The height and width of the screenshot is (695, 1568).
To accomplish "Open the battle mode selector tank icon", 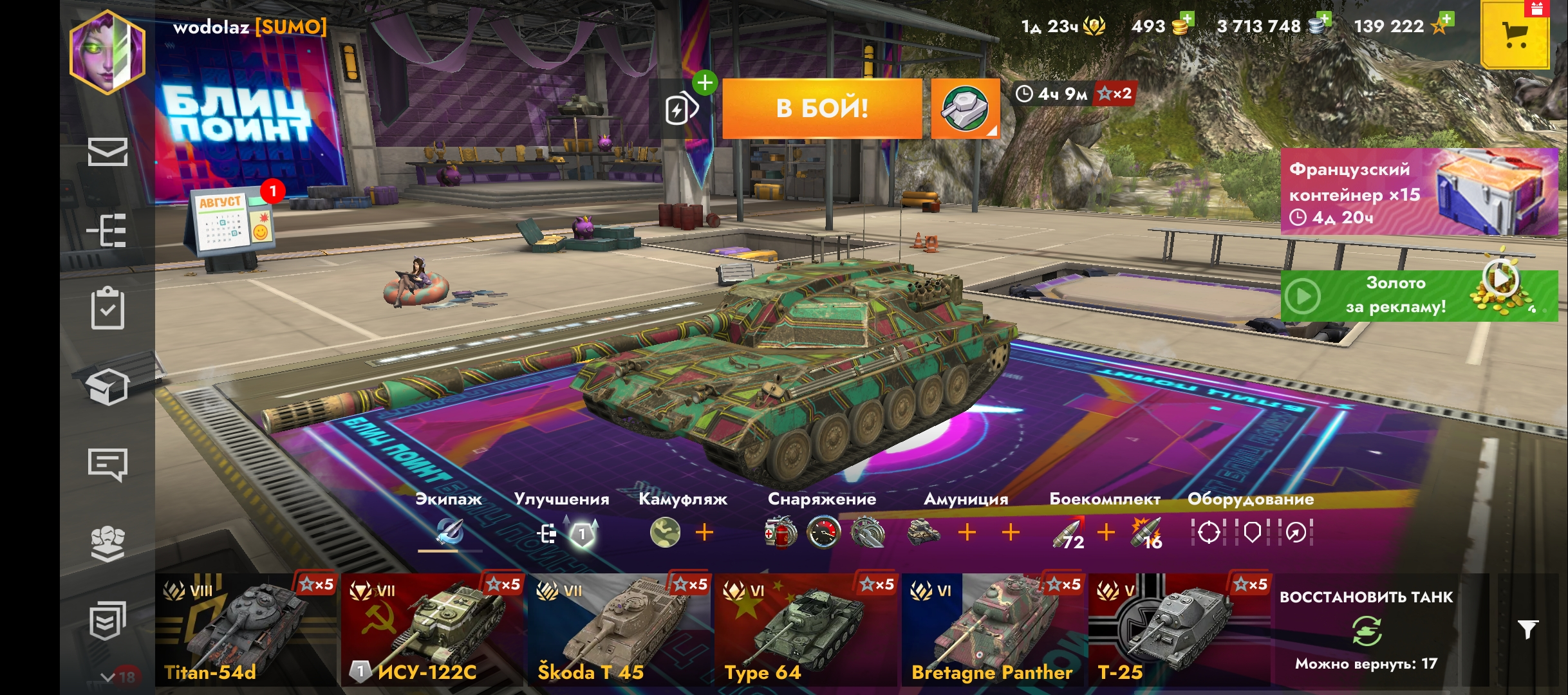I will tap(965, 108).
